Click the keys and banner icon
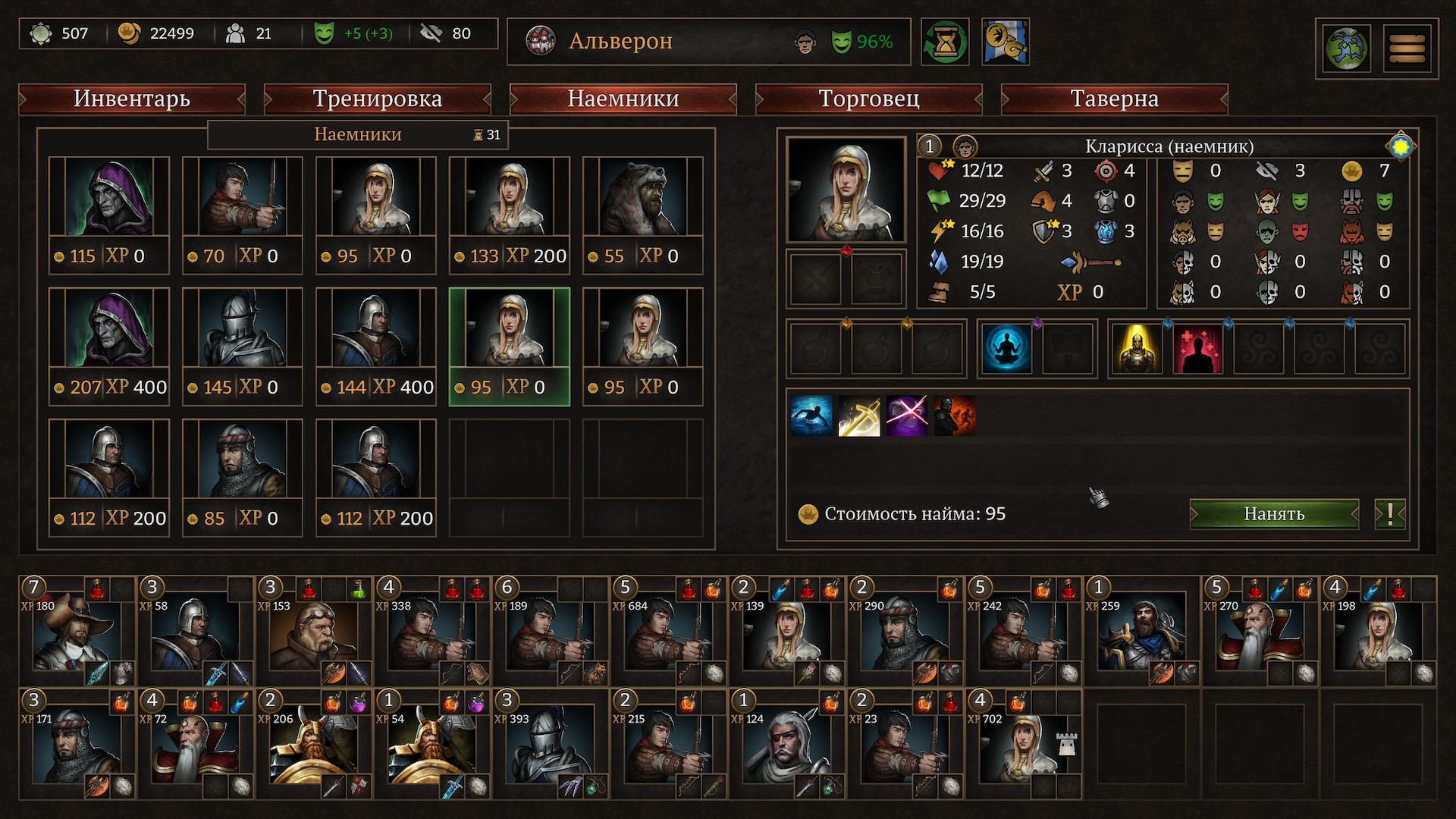Image resolution: width=1456 pixels, height=819 pixels. click(1005, 42)
